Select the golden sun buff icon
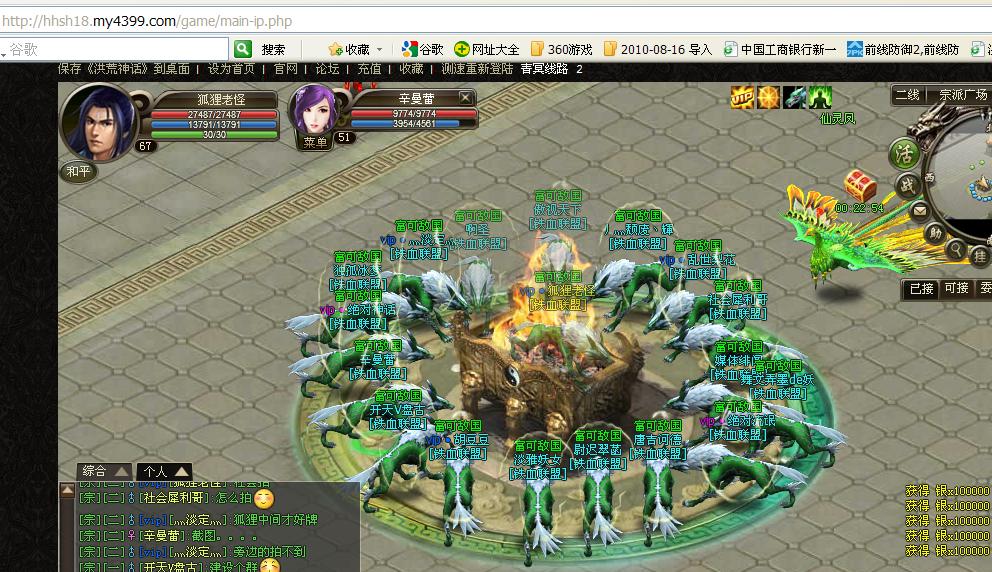This screenshot has height=572, width=992. (768, 97)
